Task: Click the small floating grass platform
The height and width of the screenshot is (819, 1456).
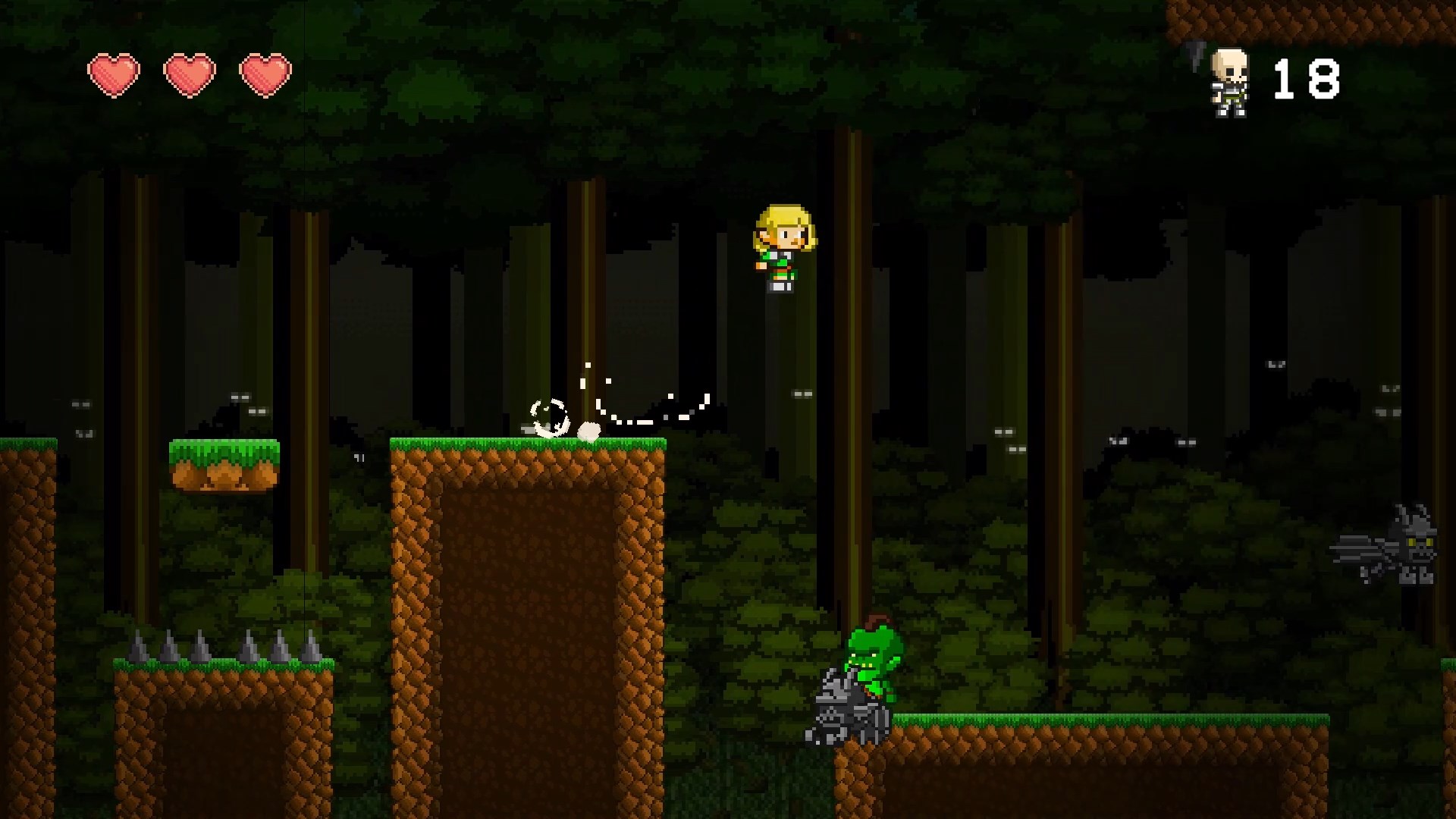Action: [x=220, y=463]
